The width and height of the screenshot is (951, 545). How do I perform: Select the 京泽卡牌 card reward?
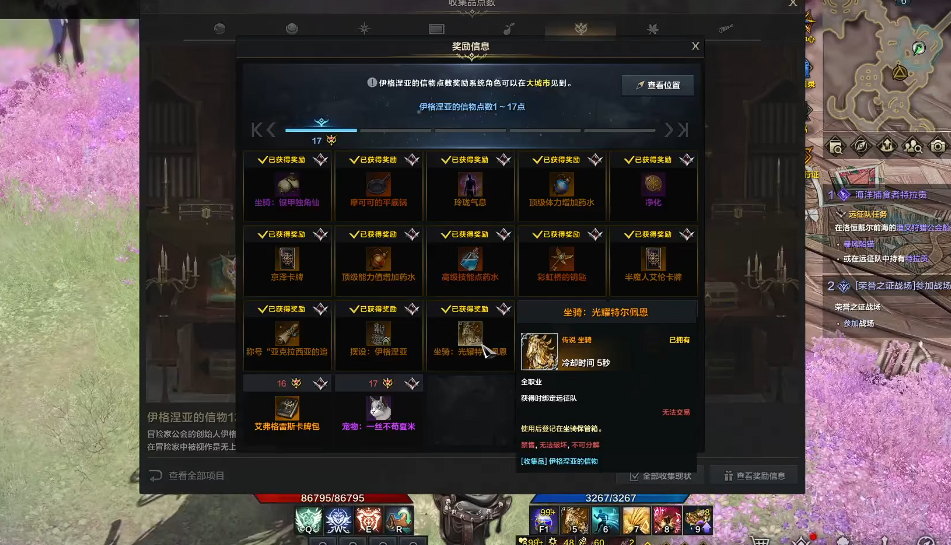(288, 260)
